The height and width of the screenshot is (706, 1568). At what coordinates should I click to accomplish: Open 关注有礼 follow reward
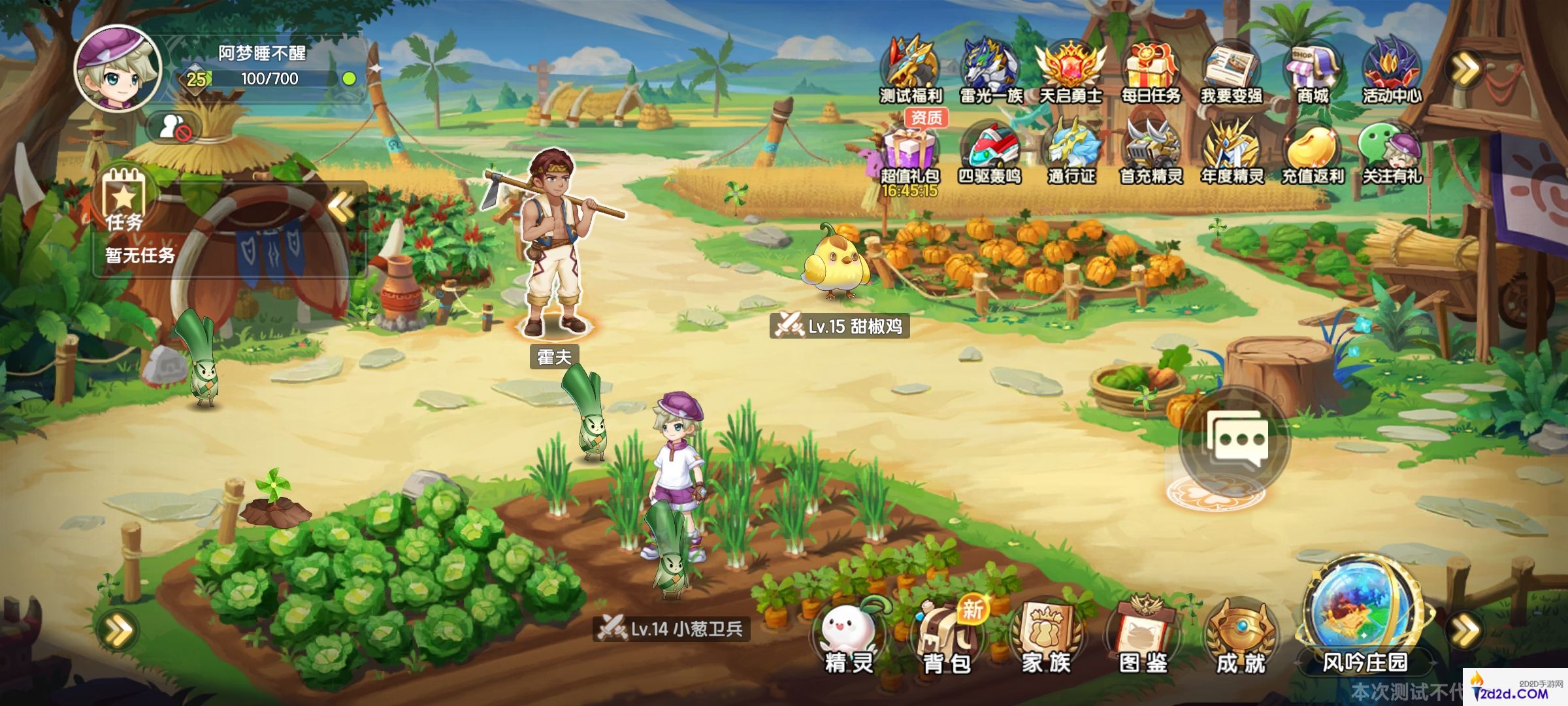coord(1392,152)
